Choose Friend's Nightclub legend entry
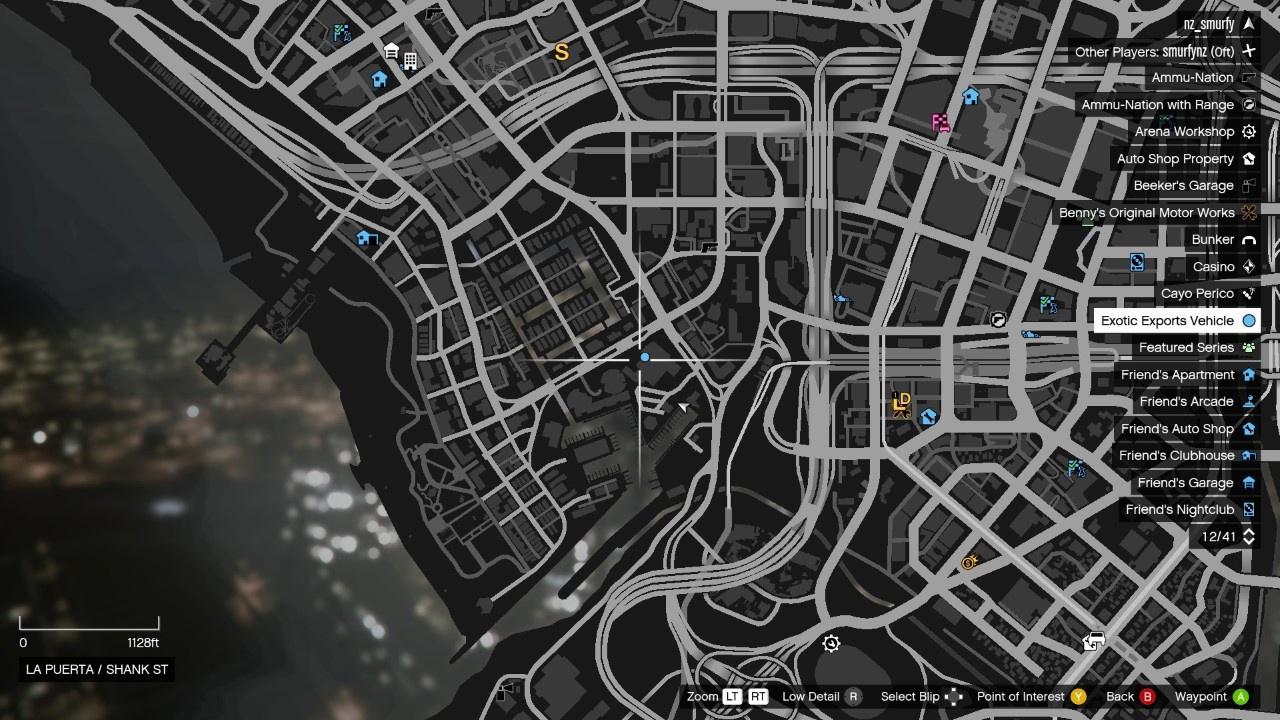The width and height of the screenshot is (1280, 720). (x=1179, y=510)
